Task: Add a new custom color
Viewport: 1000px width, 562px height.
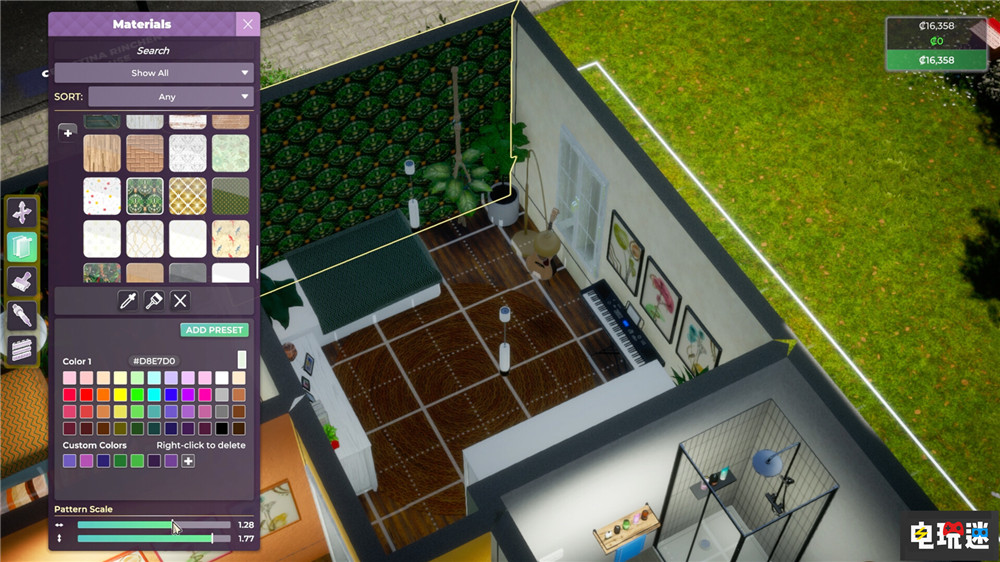Action: 188,461
